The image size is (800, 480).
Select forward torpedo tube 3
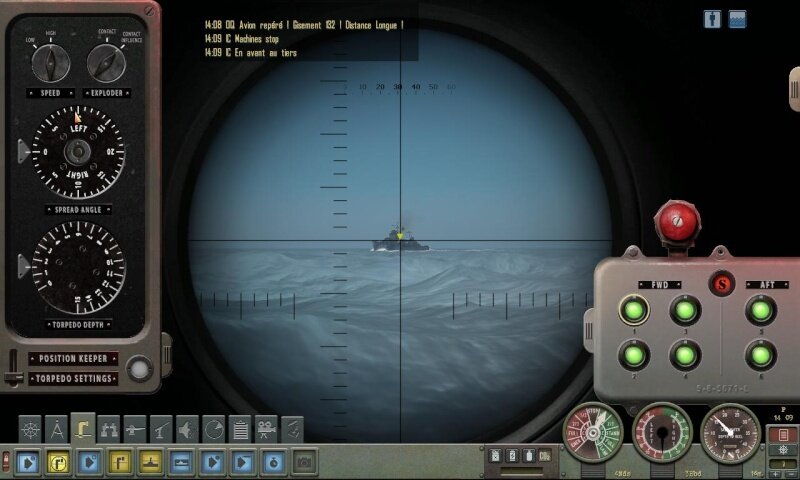click(685, 310)
